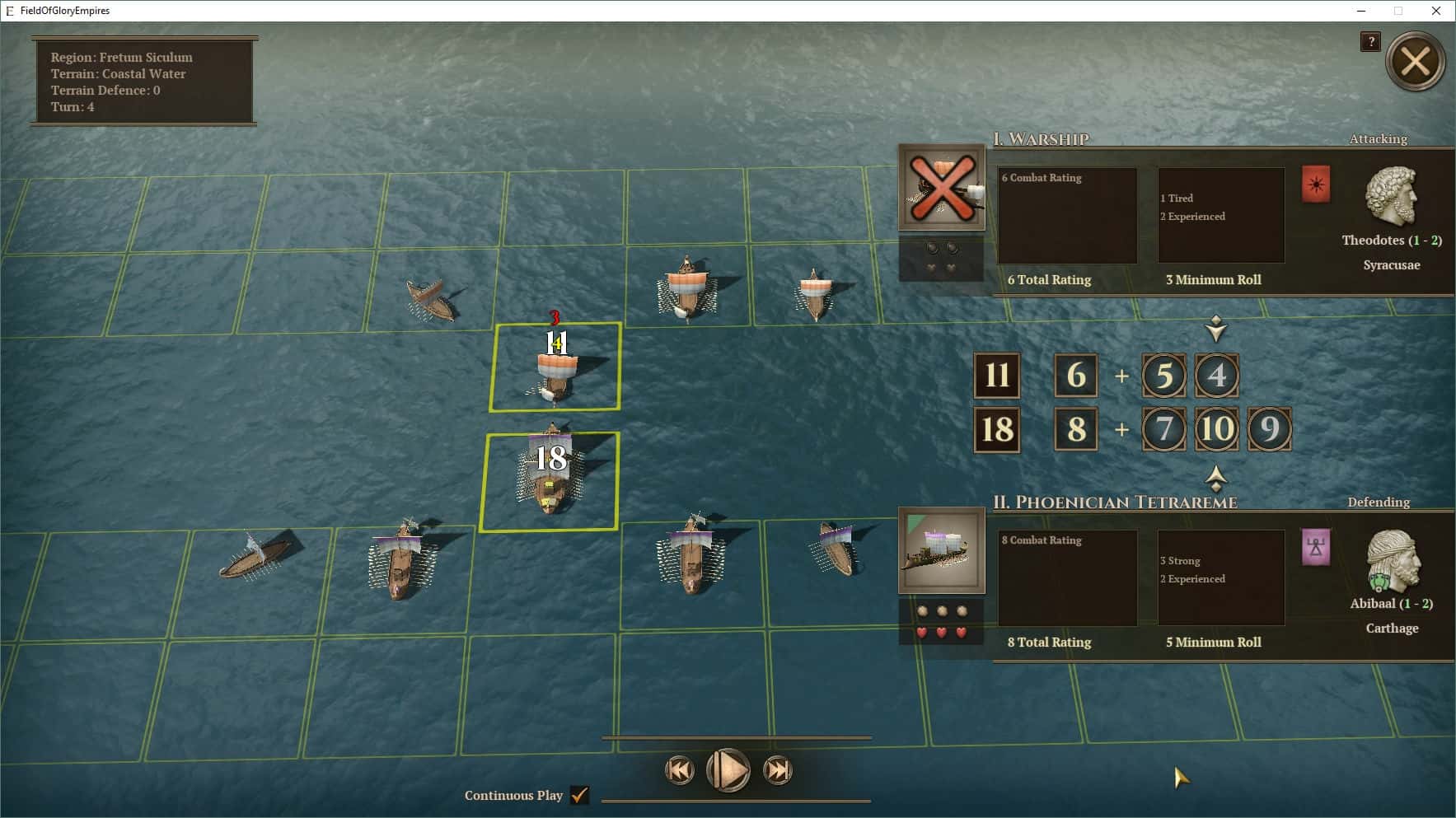Click the red attack icon beside Theodotes
1456x818 pixels.
tap(1316, 185)
